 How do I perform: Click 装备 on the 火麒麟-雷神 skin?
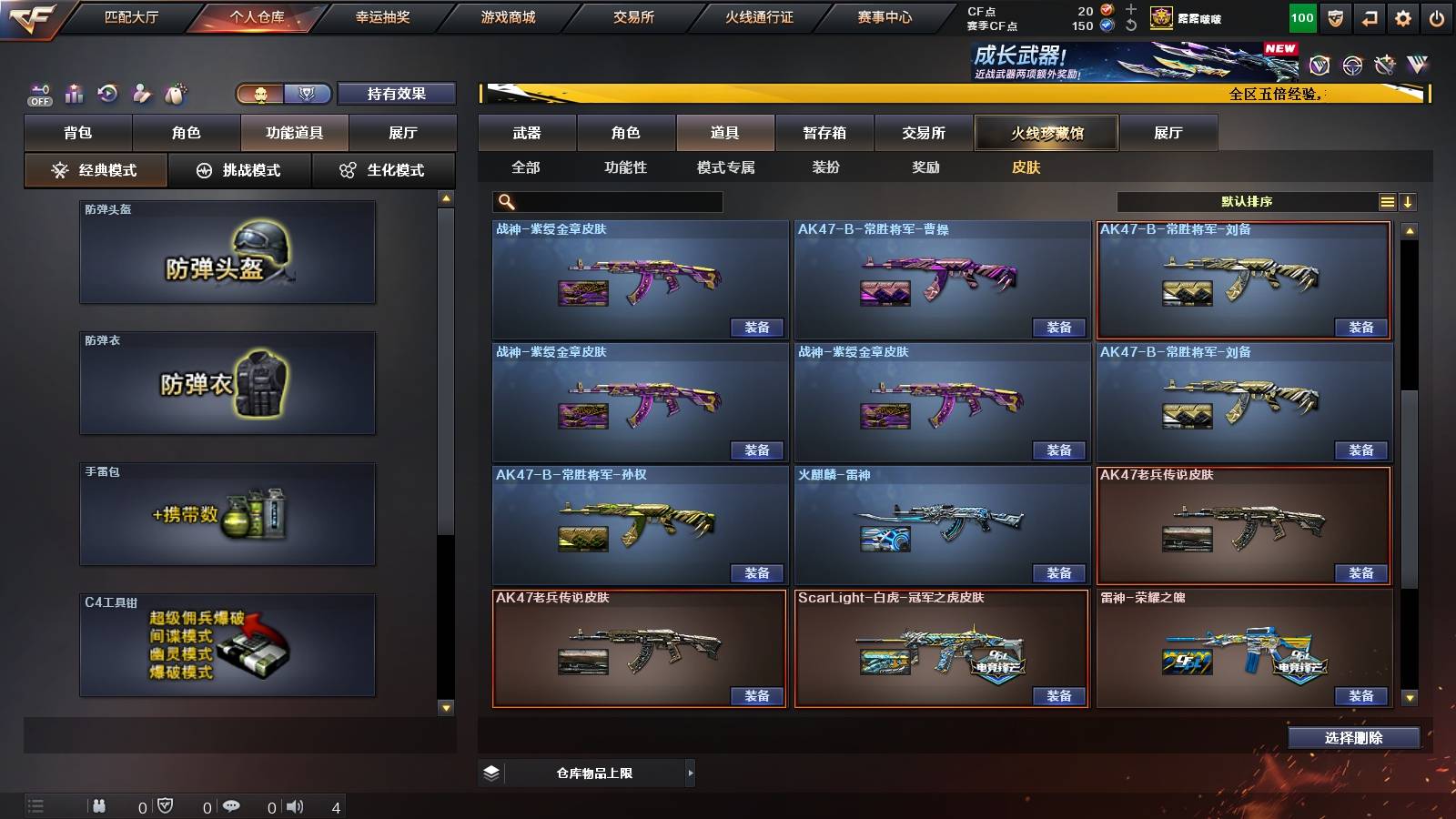1058,572
